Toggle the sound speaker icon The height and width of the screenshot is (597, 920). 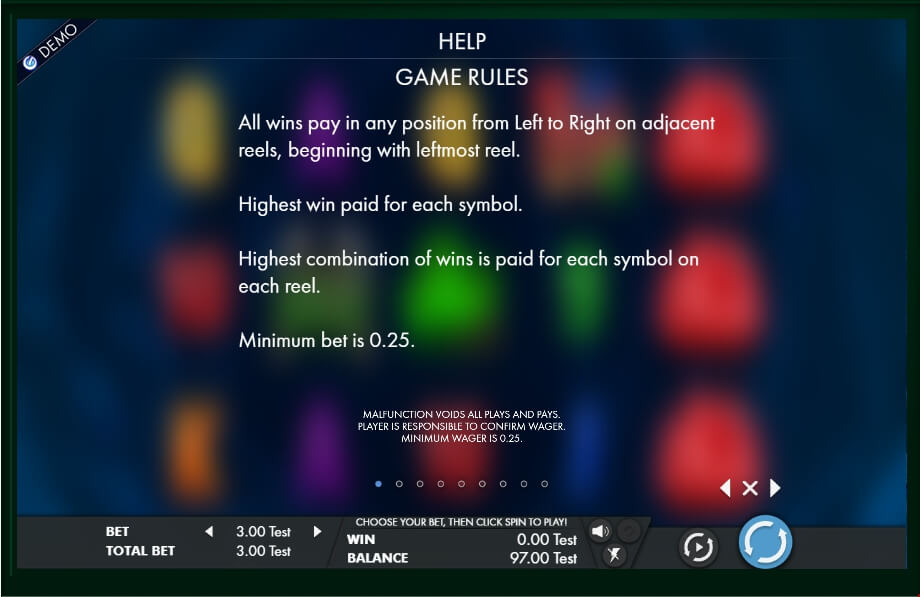(x=600, y=531)
